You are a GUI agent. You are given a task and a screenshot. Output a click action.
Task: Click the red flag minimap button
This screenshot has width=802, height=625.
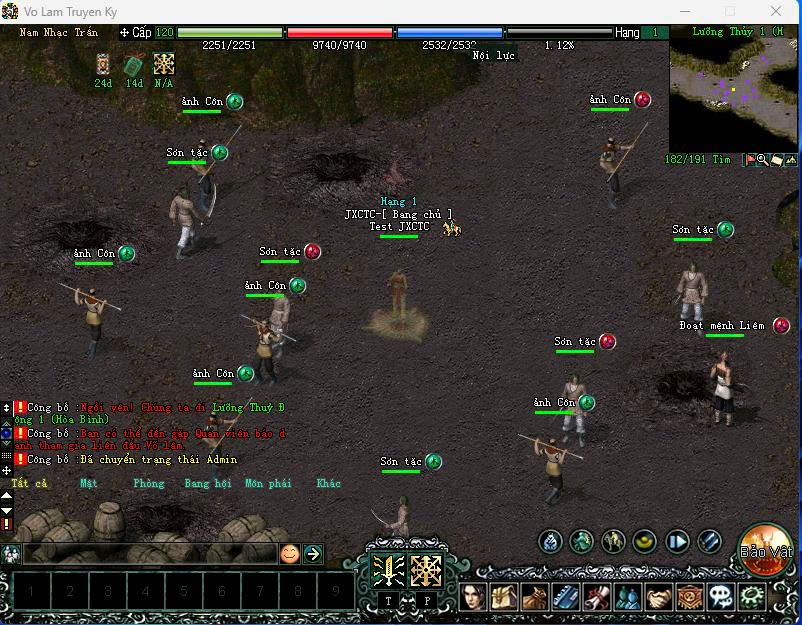[x=749, y=160]
